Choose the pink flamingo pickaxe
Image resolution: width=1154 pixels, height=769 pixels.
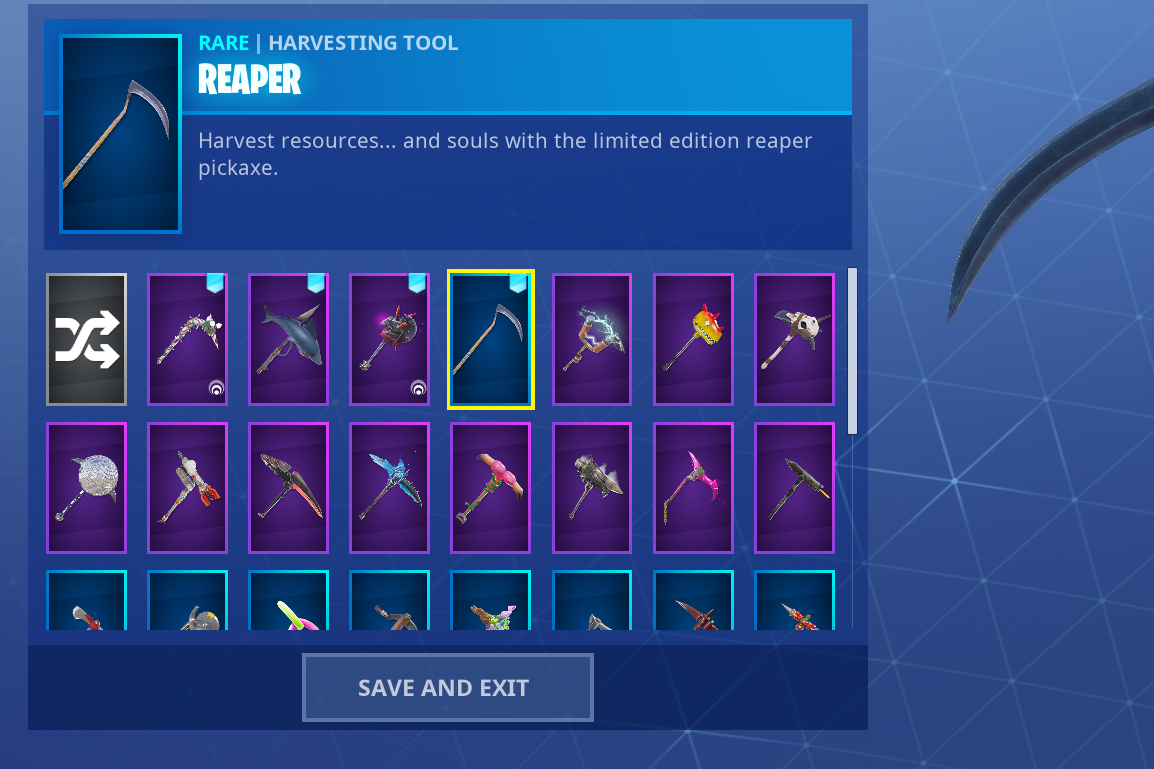pos(490,488)
